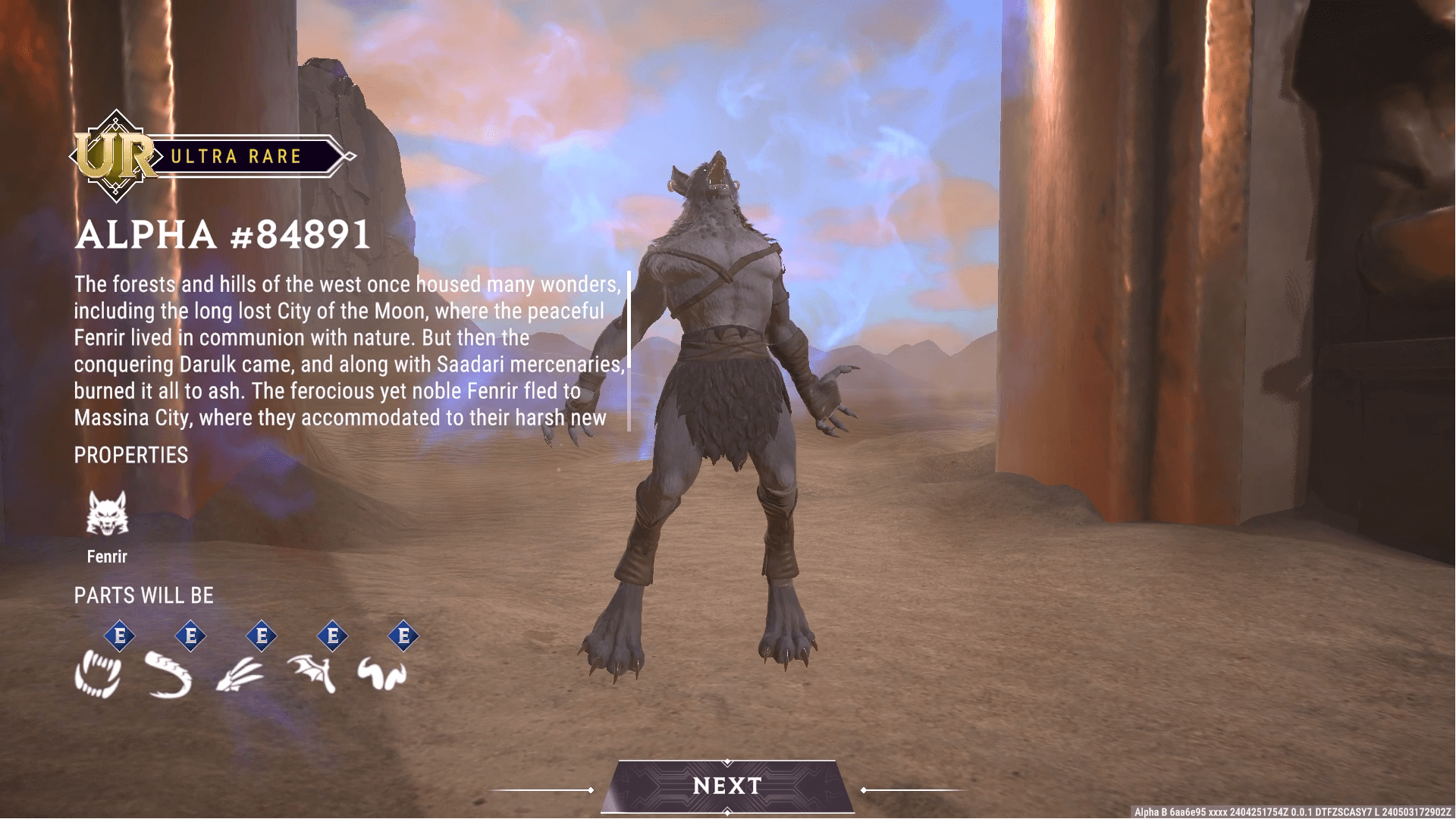Click the NEXT button

727,786
